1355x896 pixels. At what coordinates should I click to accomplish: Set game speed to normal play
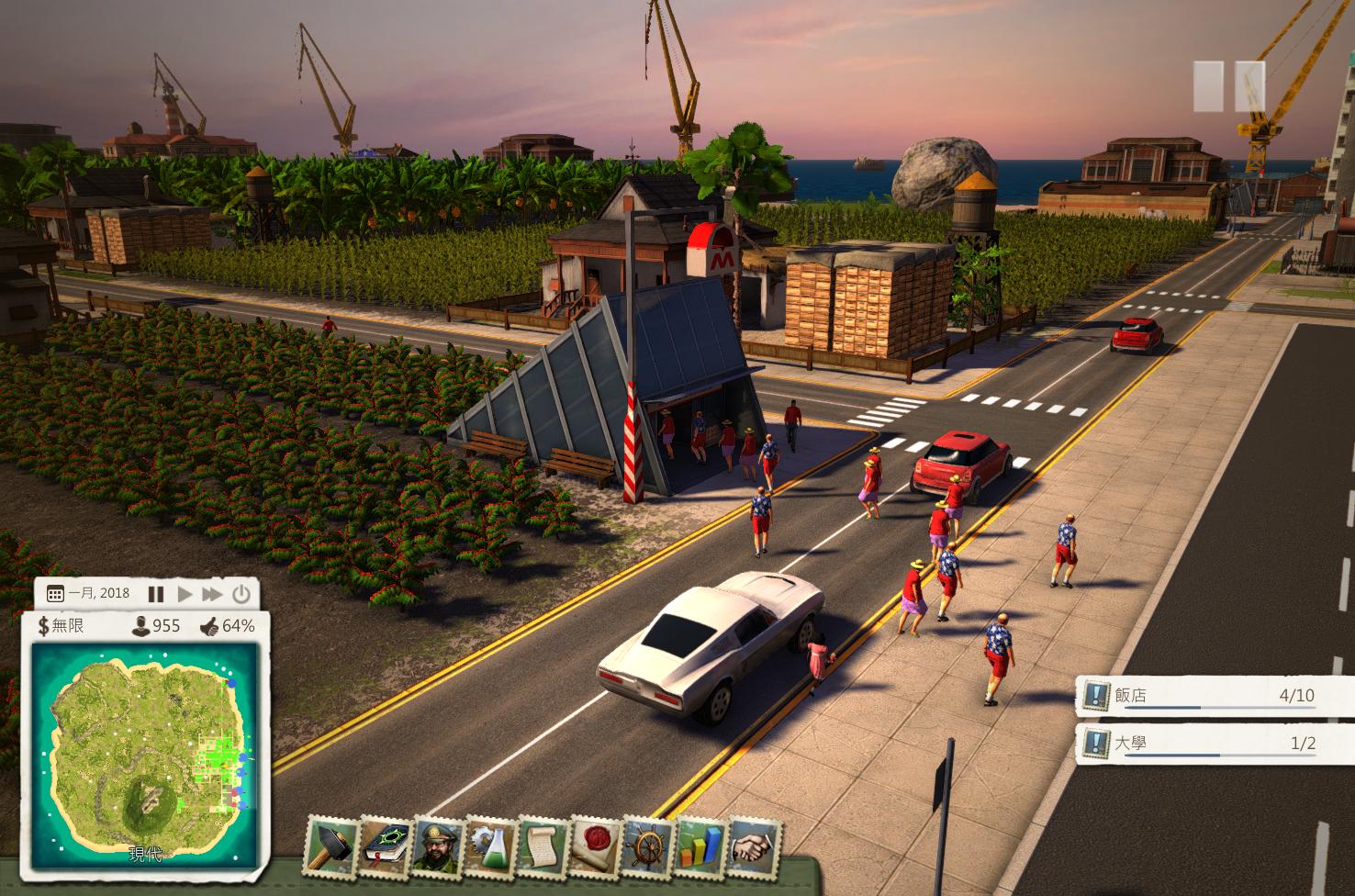click(x=185, y=594)
